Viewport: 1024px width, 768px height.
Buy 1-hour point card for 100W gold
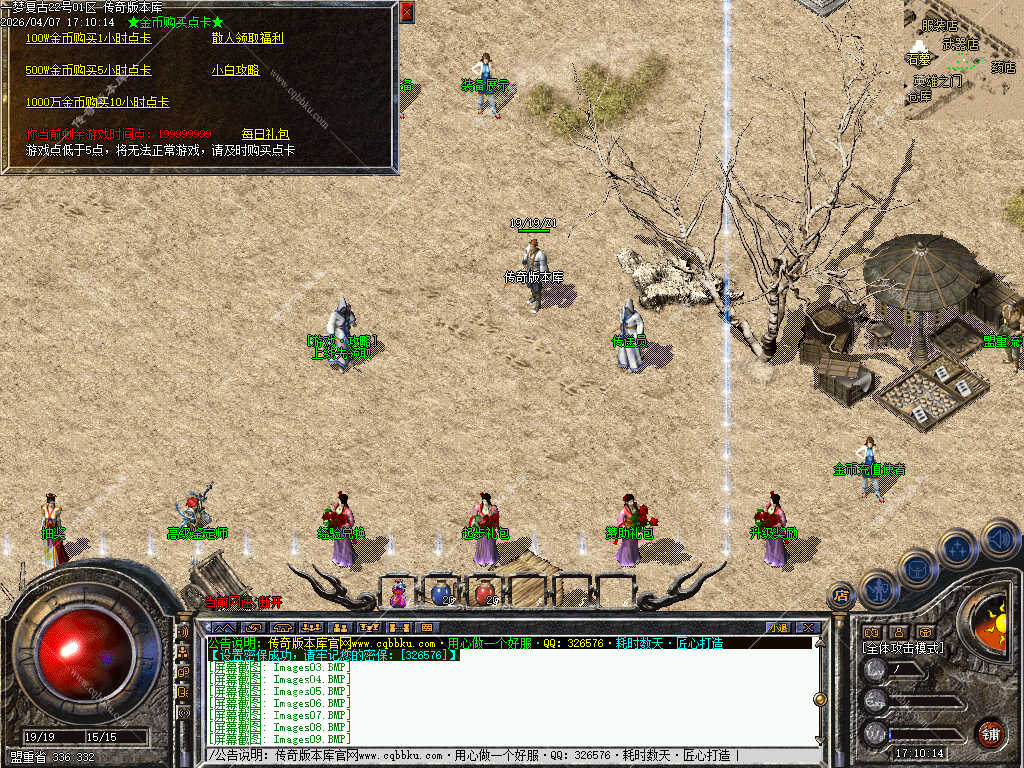88,38
